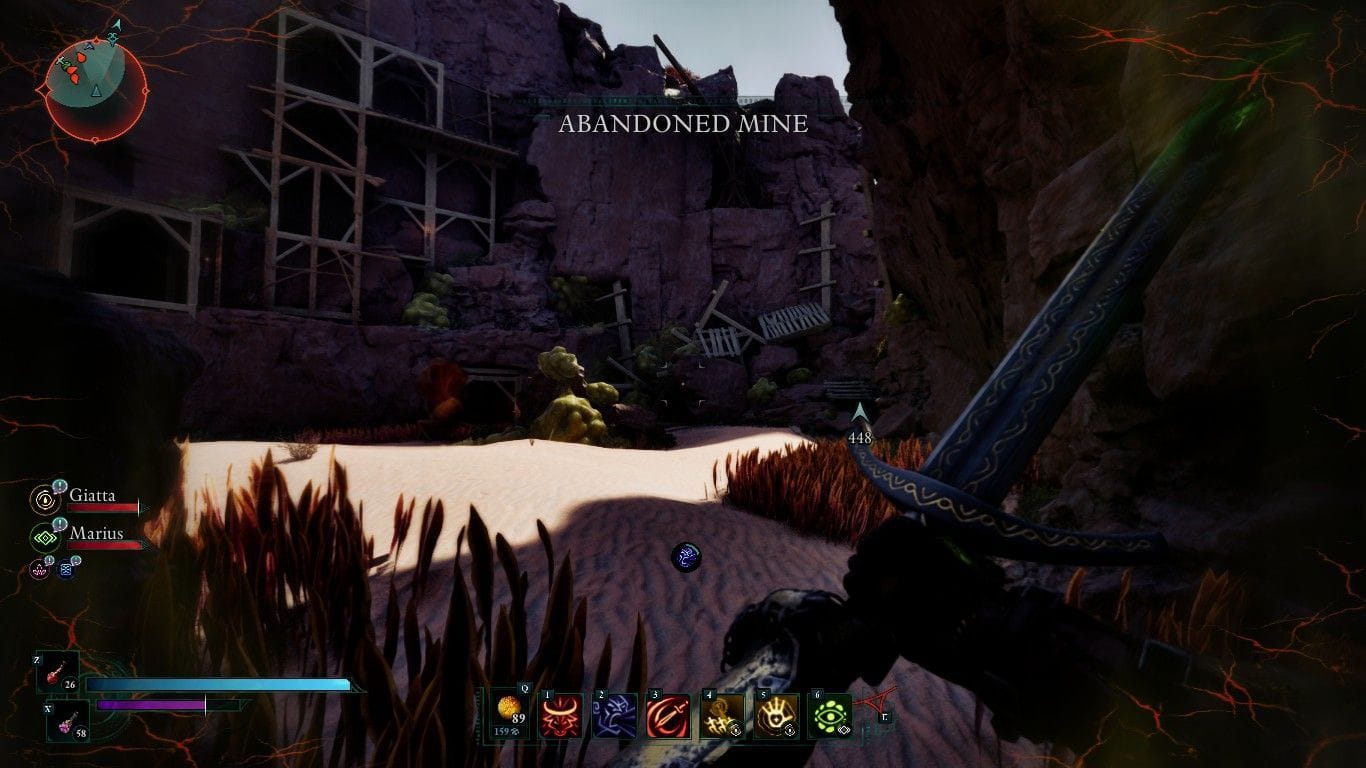
Task: Trigger the golden sprint ability in slot 4
Action: tap(722, 716)
